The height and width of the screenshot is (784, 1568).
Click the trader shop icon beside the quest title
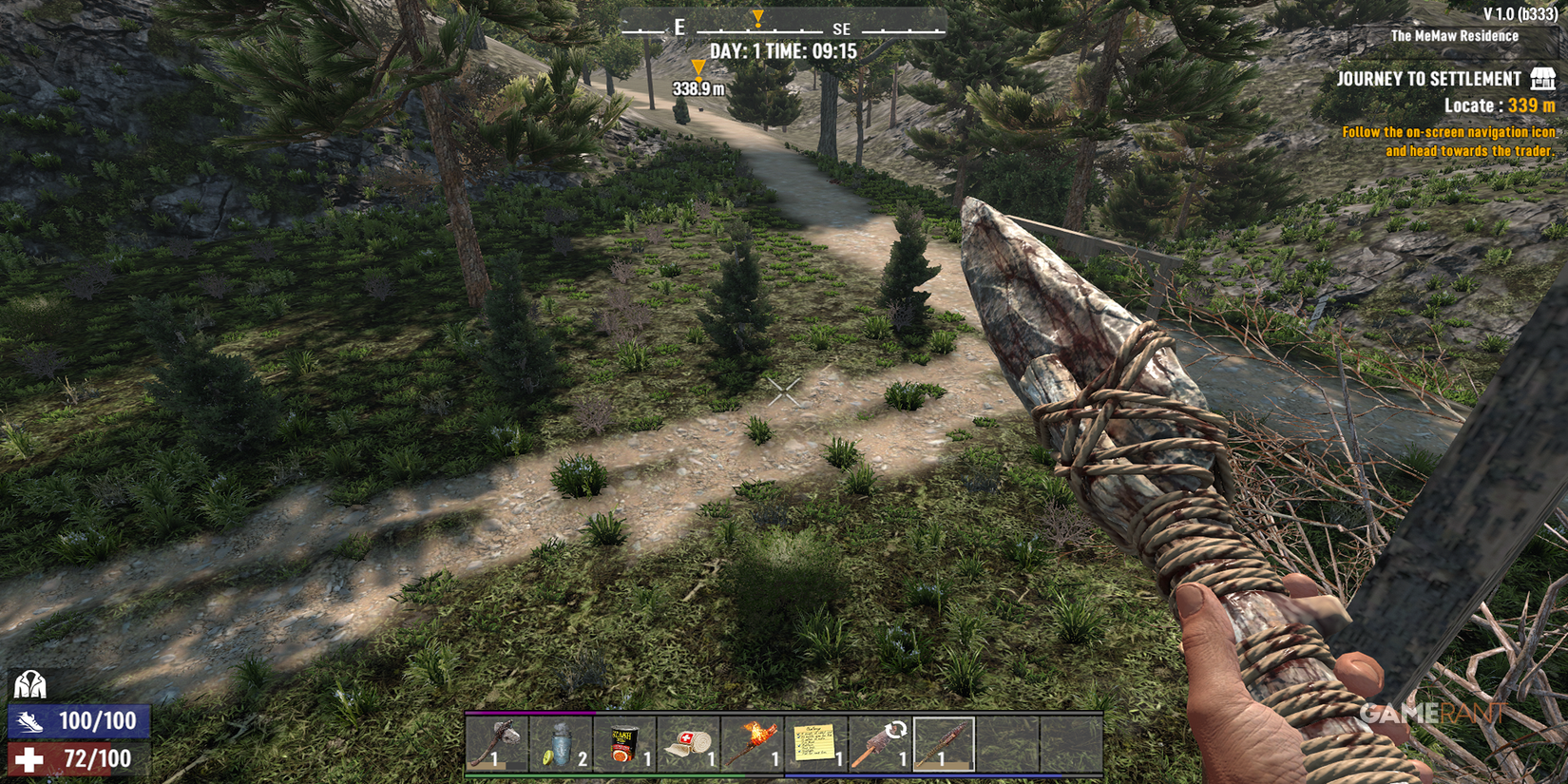tap(1541, 79)
